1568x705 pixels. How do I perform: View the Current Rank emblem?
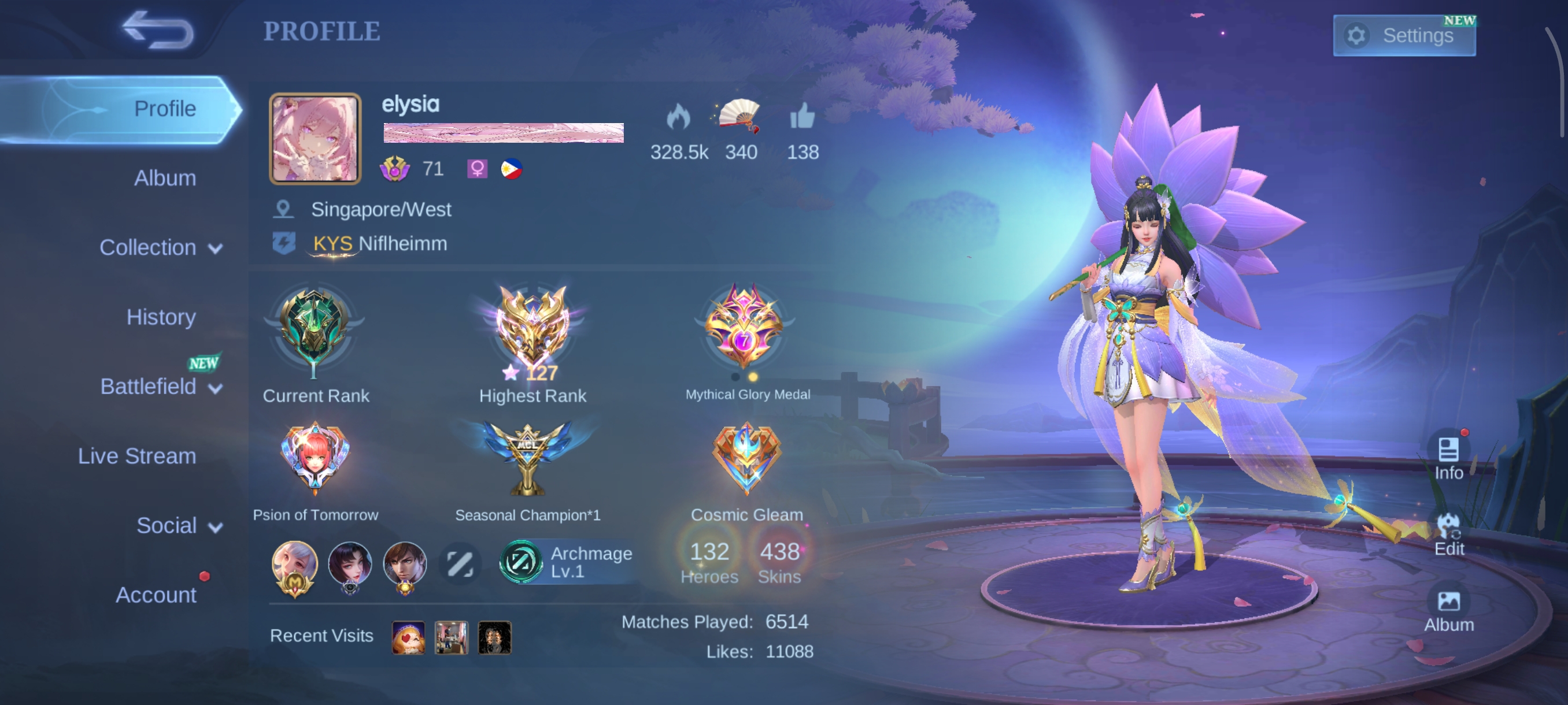[x=314, y=332]
